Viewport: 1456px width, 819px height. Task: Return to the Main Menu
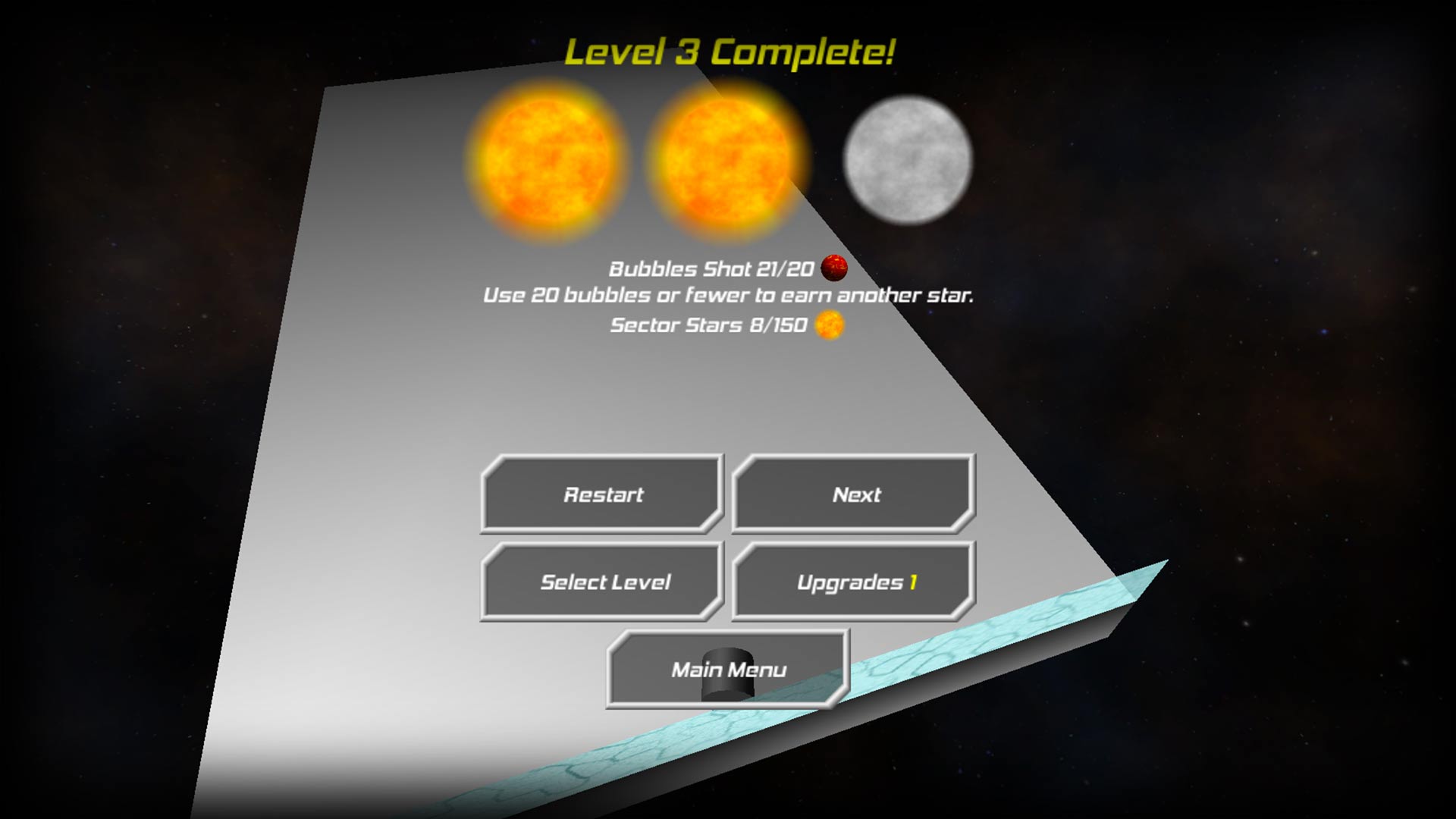pyautogui.click(x=728, y=669)
